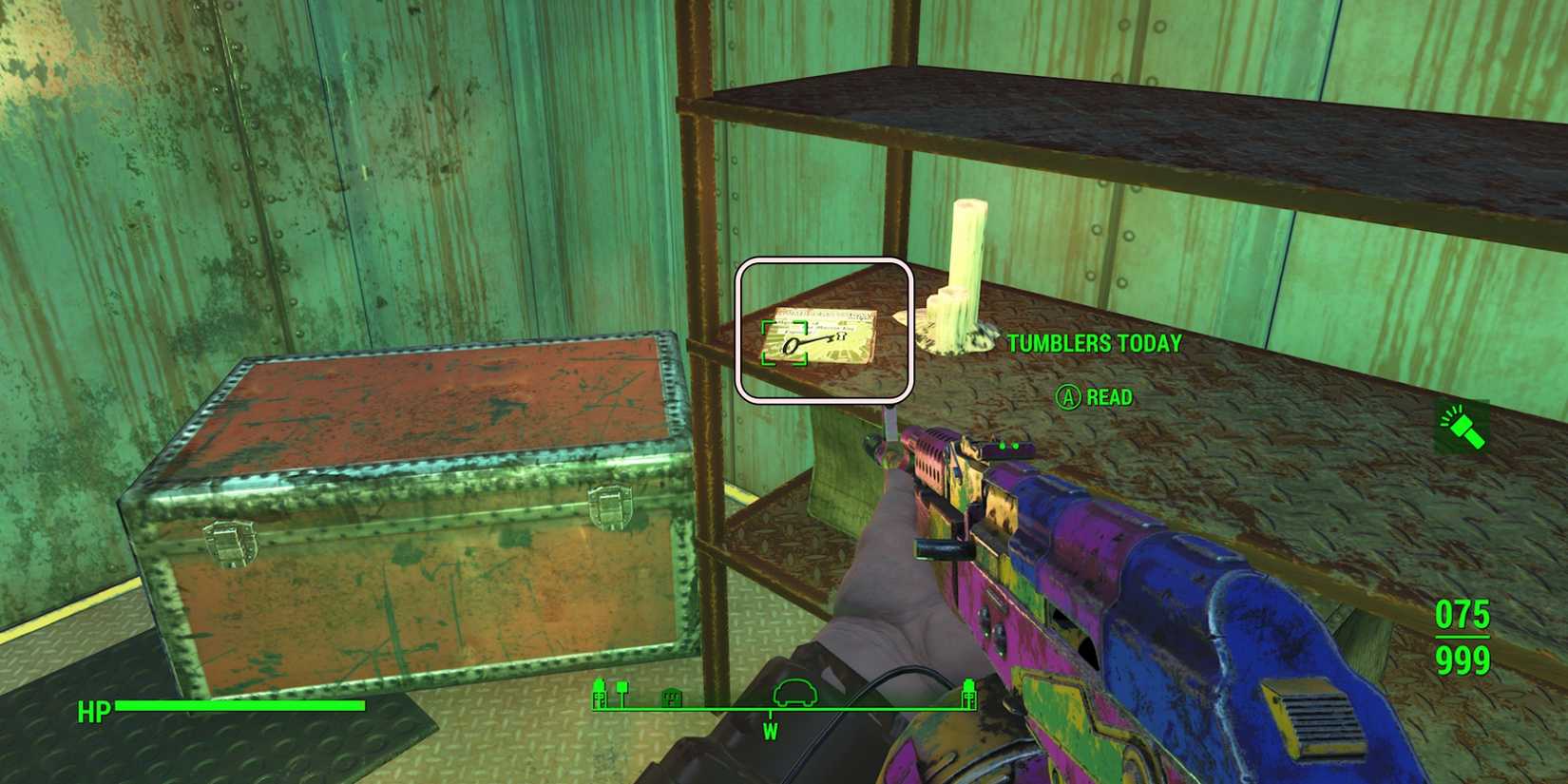Click the A button prompt circle
Image resolution: width=1568 pixels, height=784 pixels.
pos(1066,397)
